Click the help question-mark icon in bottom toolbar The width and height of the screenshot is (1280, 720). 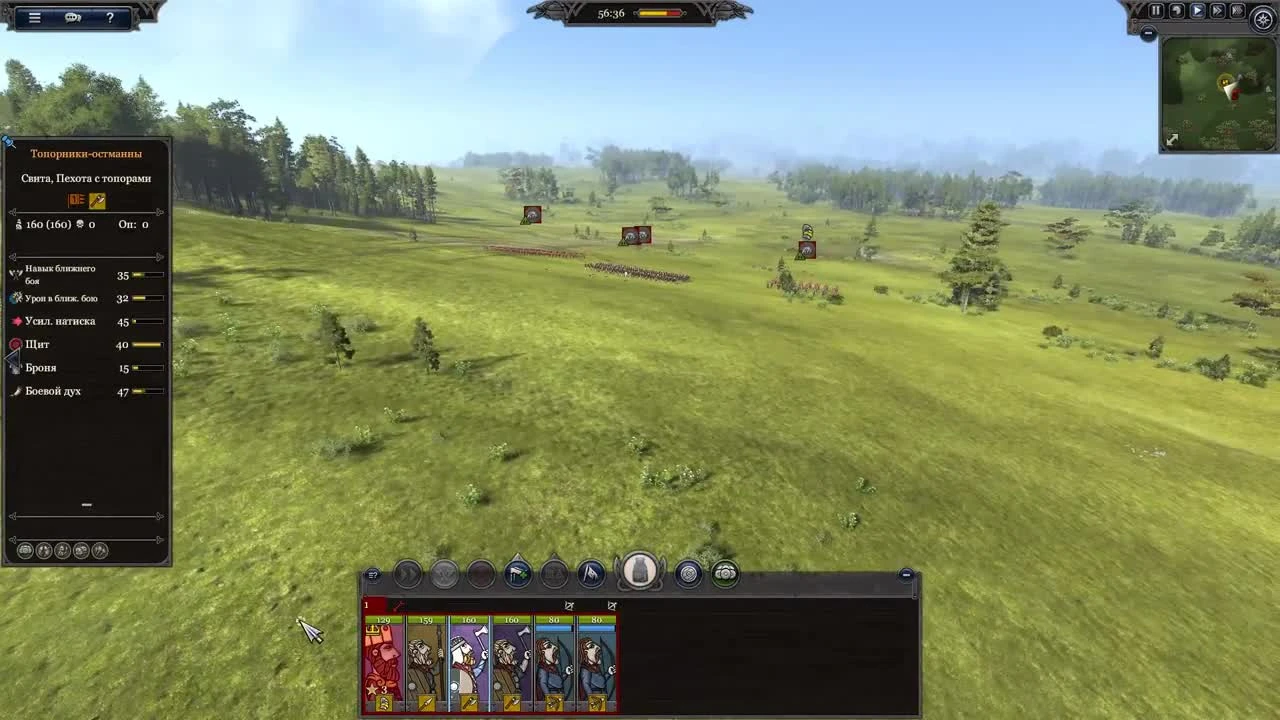(x=373, y=575)
